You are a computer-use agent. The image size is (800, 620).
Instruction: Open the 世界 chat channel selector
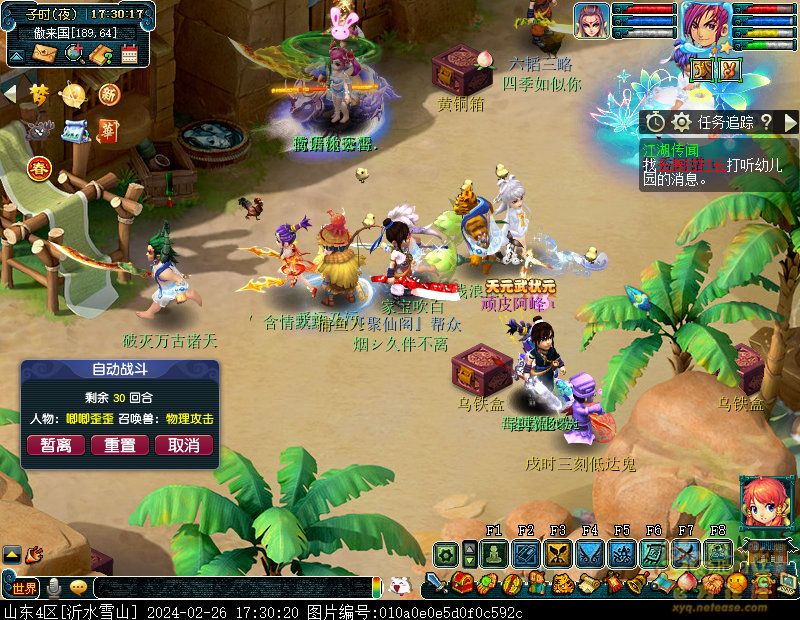(25, 588)
